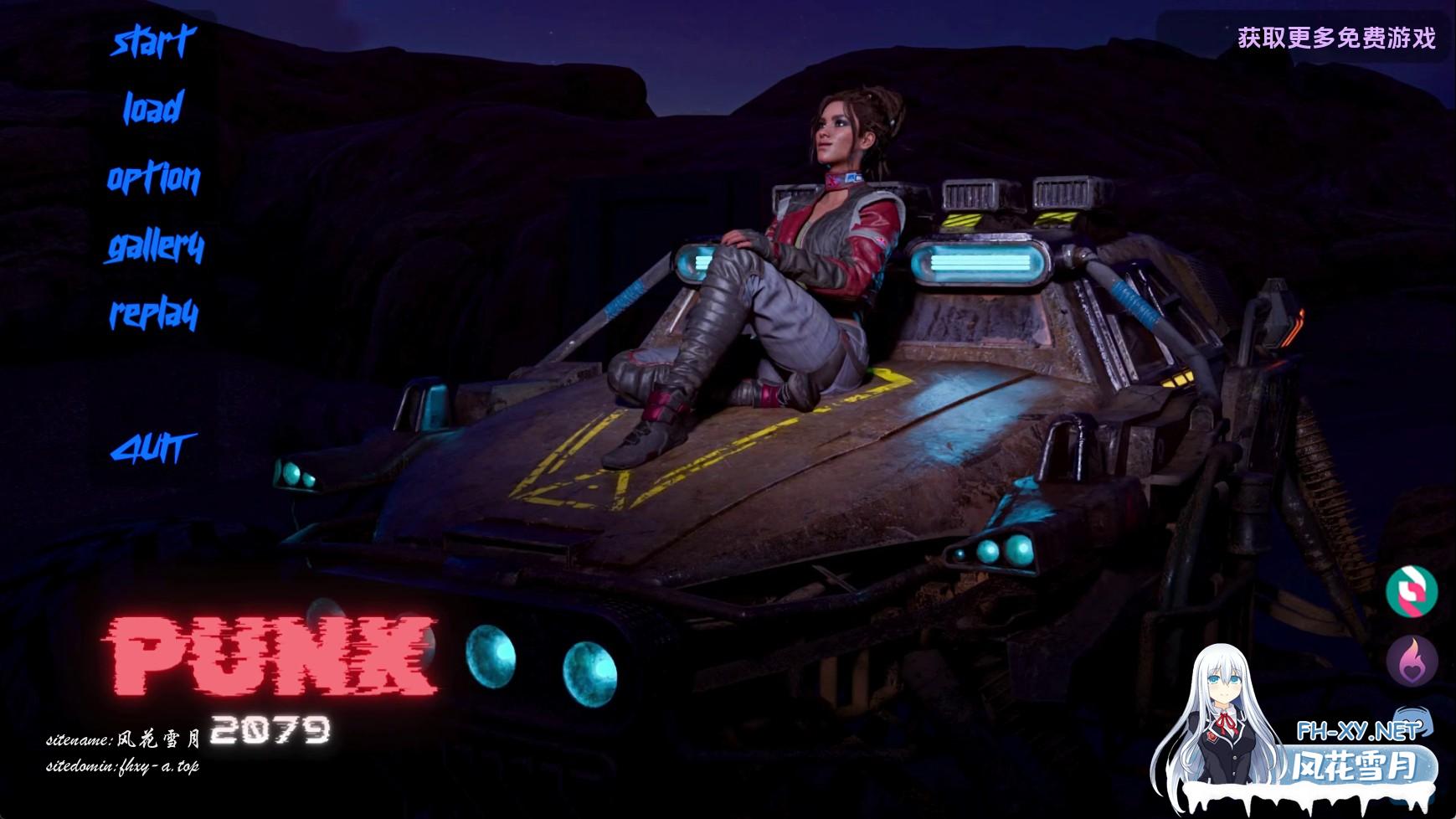This screenshot has width=1456, height=819.
Task: Click the teal and pink round icon
Action: click(1412, 591)
